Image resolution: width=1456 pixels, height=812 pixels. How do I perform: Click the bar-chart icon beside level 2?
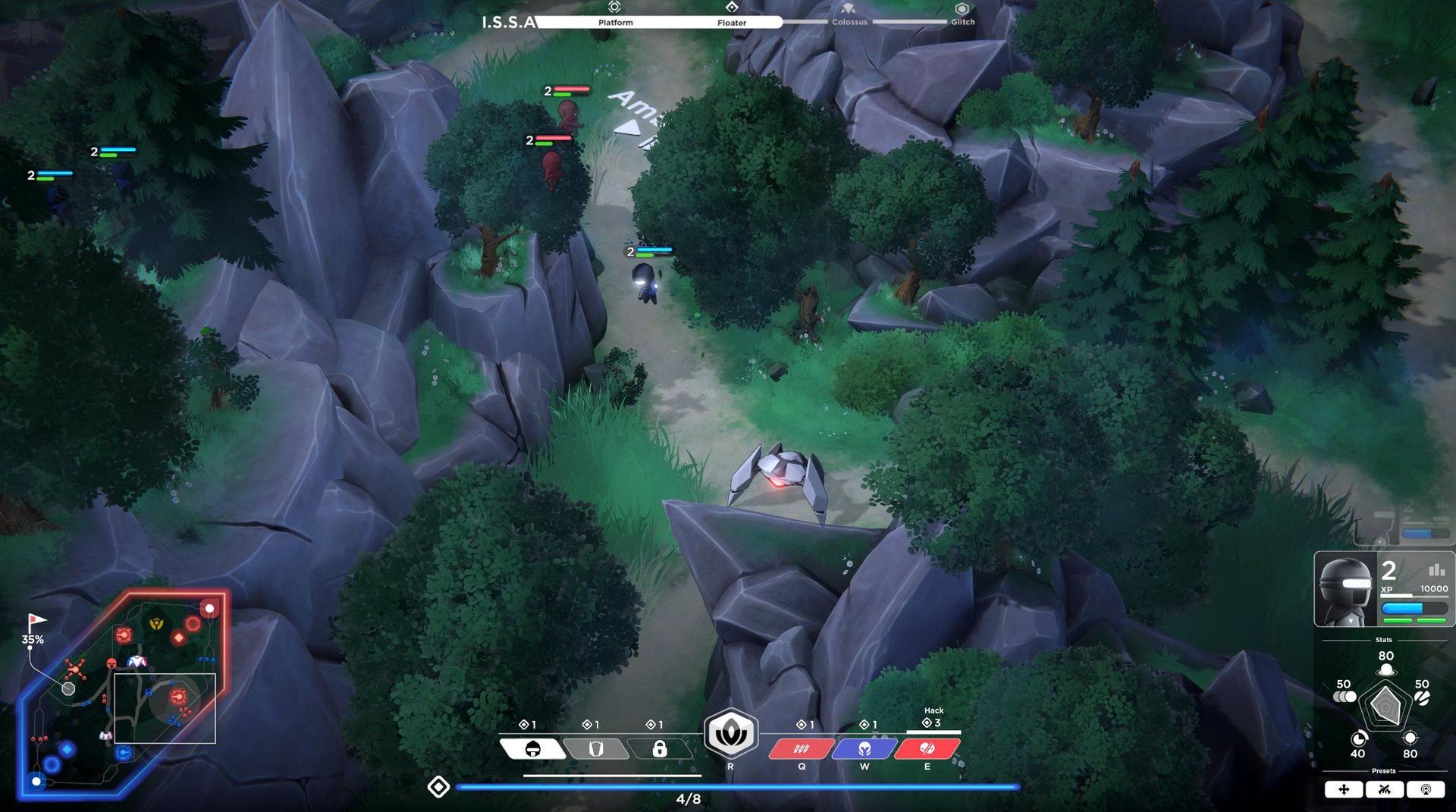1436,570
